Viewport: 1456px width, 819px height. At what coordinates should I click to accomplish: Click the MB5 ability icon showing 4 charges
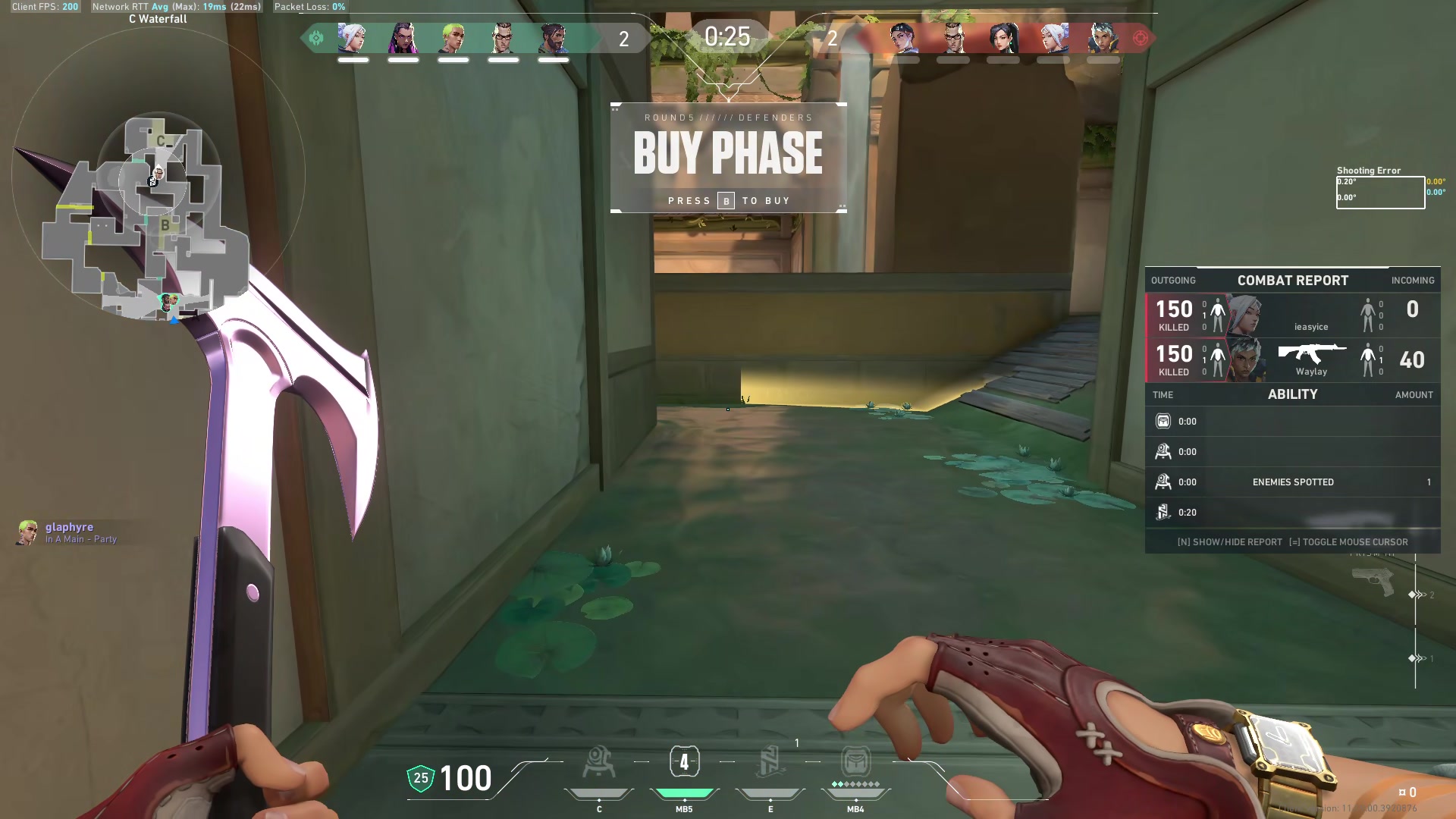(683, 762)
